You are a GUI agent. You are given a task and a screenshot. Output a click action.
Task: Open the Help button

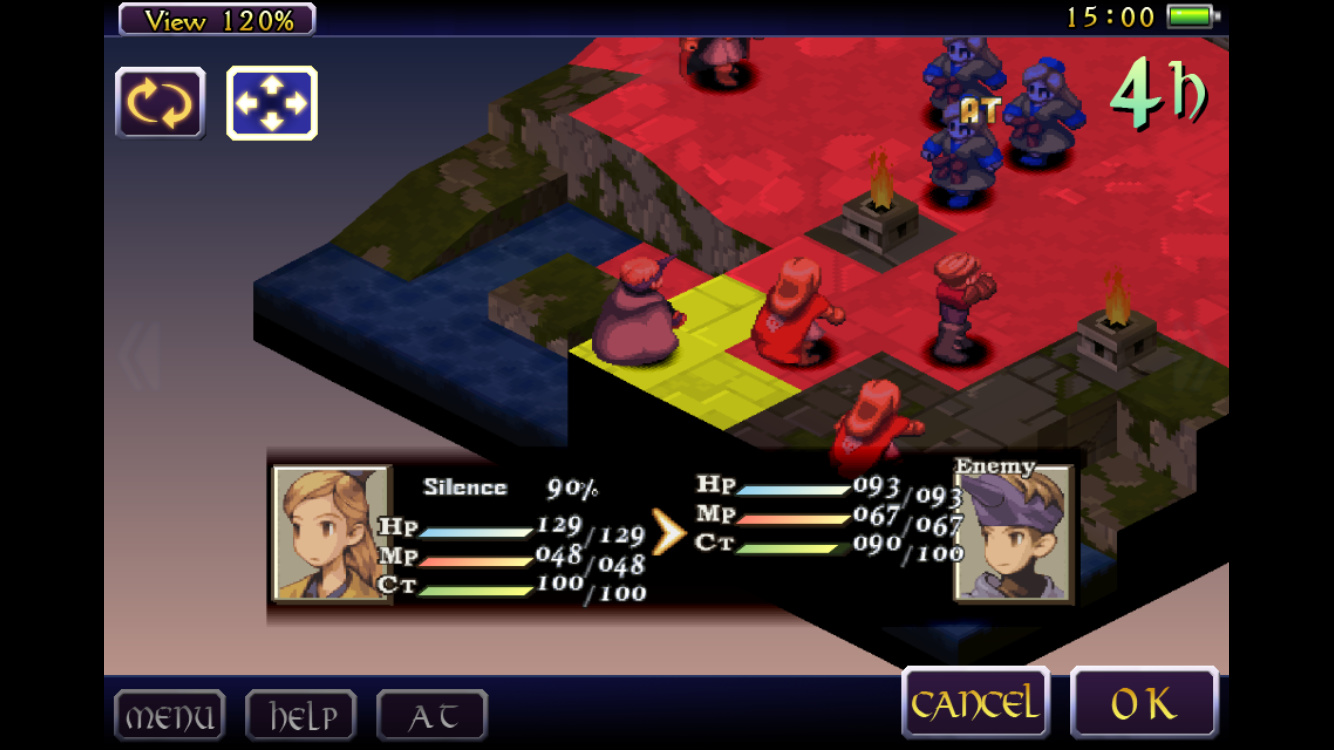coord(301,716)
